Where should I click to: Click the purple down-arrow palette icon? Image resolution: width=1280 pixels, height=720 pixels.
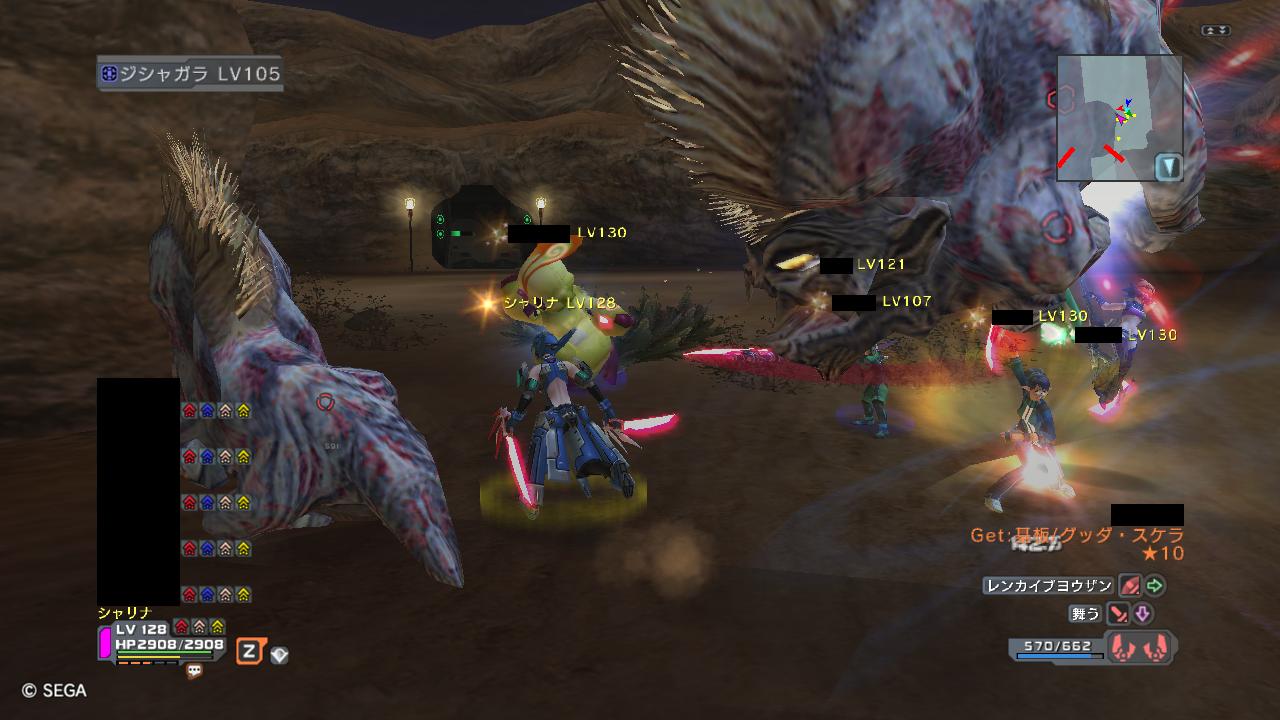pyautogui.click(x=1142, y=614)
